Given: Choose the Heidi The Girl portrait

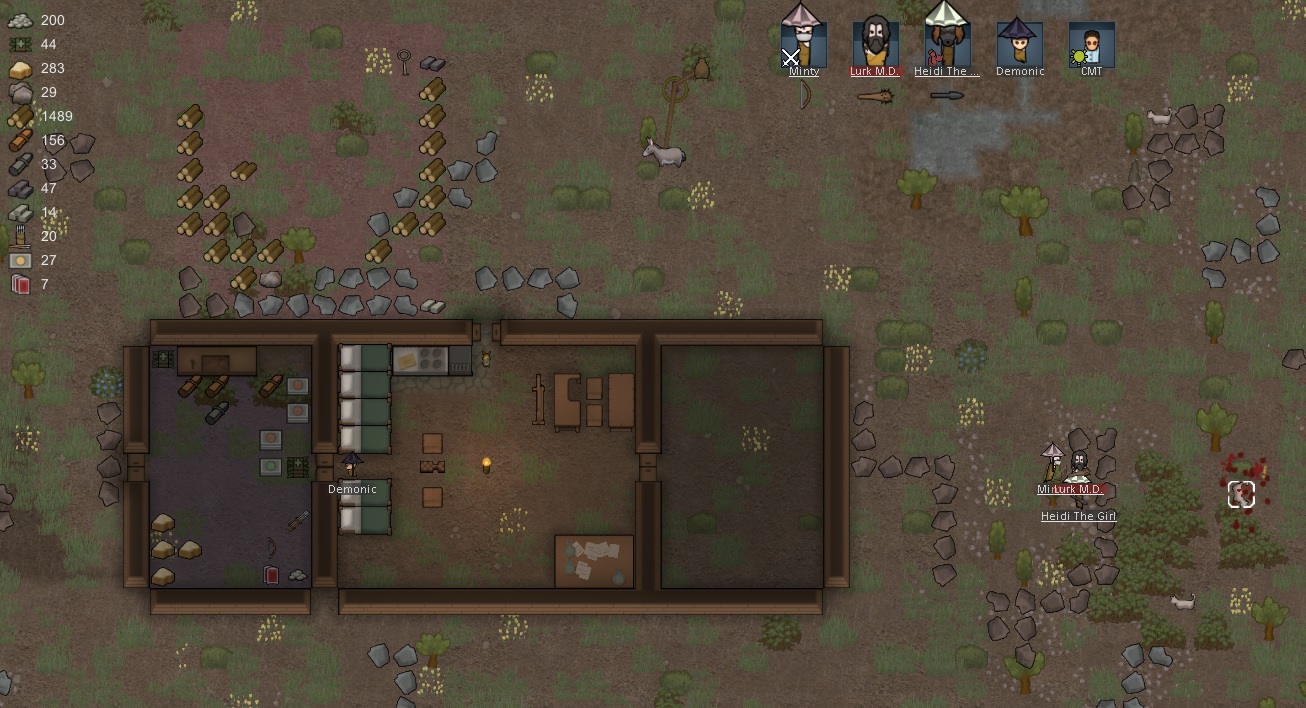Looking at the screenshot, I should [947, 43].
